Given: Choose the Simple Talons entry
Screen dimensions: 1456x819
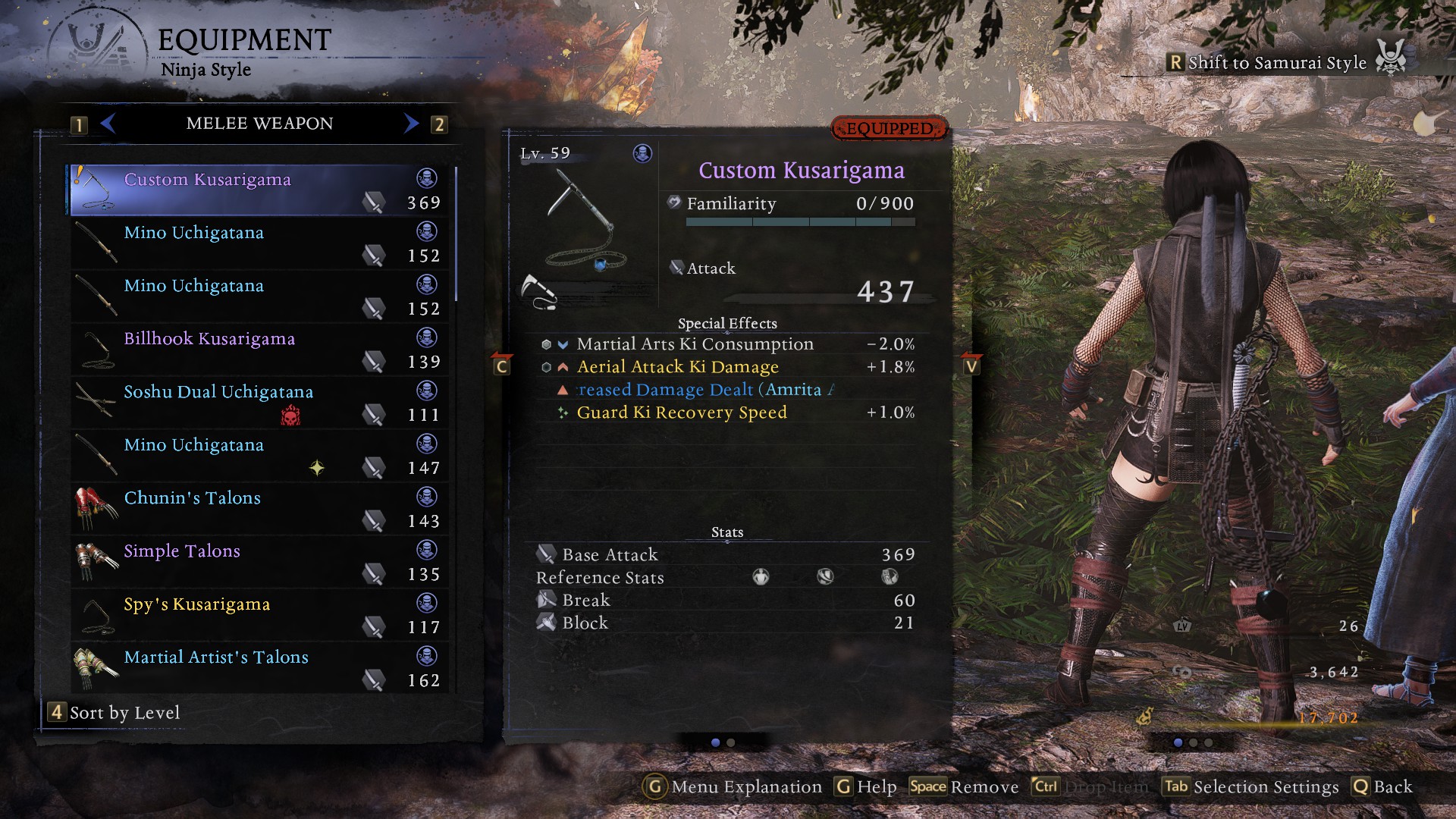Looking at the screenshot, I should (258, 562).
